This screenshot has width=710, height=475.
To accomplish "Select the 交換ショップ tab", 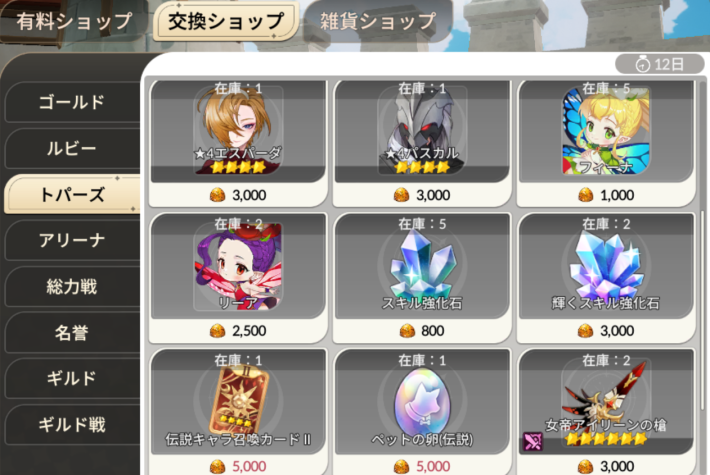I will pyautogui.click(x=226, y=21).
